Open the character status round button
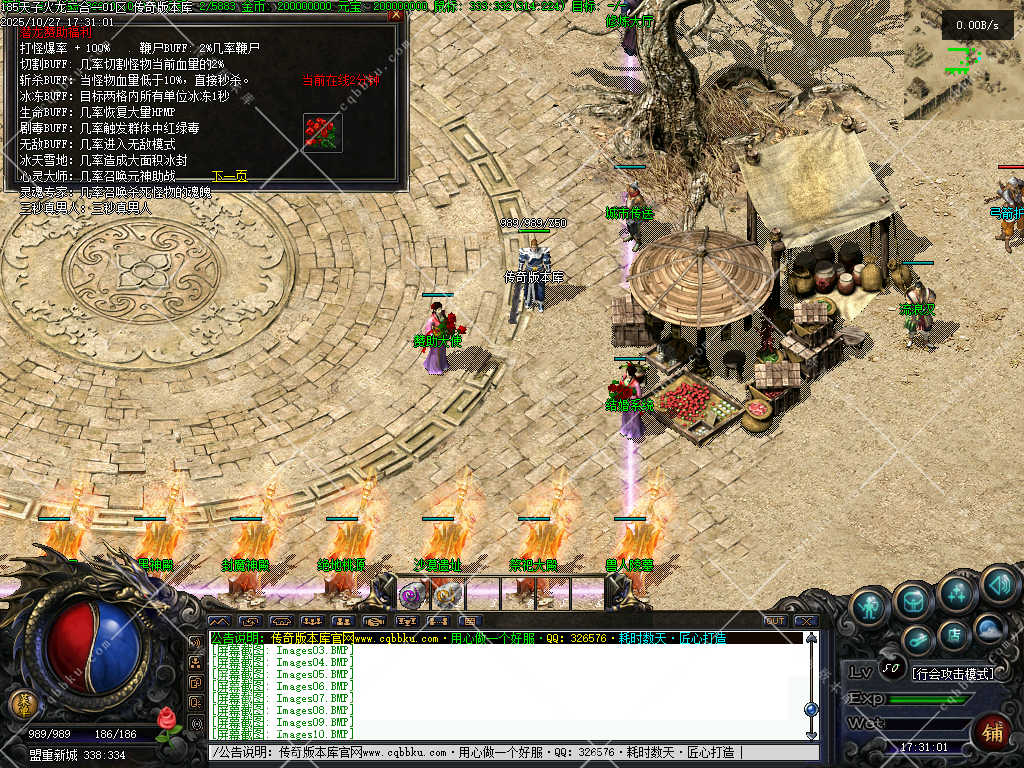This screenshot has height=768, width=1024. point(869,608)
